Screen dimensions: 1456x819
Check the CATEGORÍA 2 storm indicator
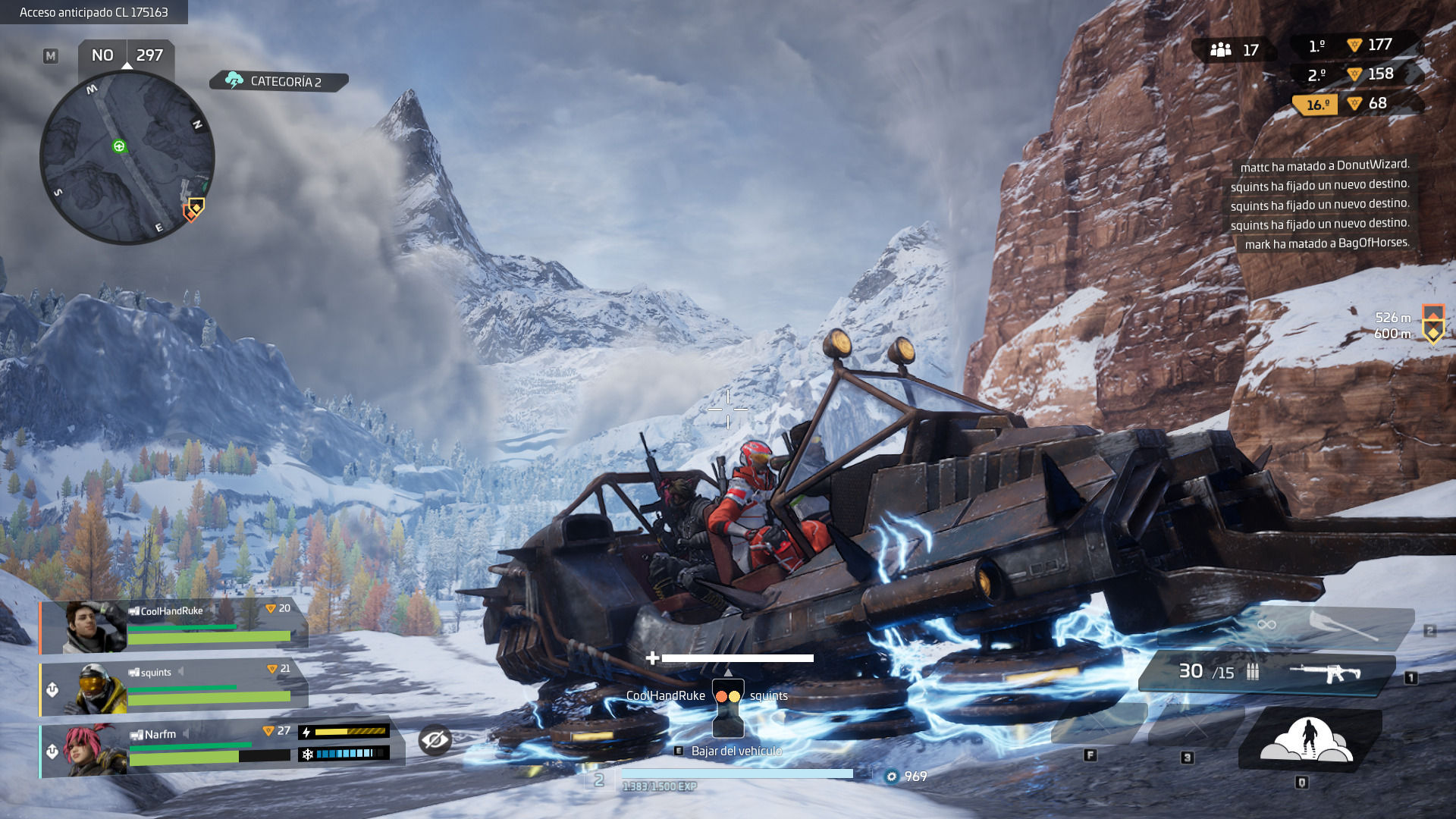click(278, 81)
